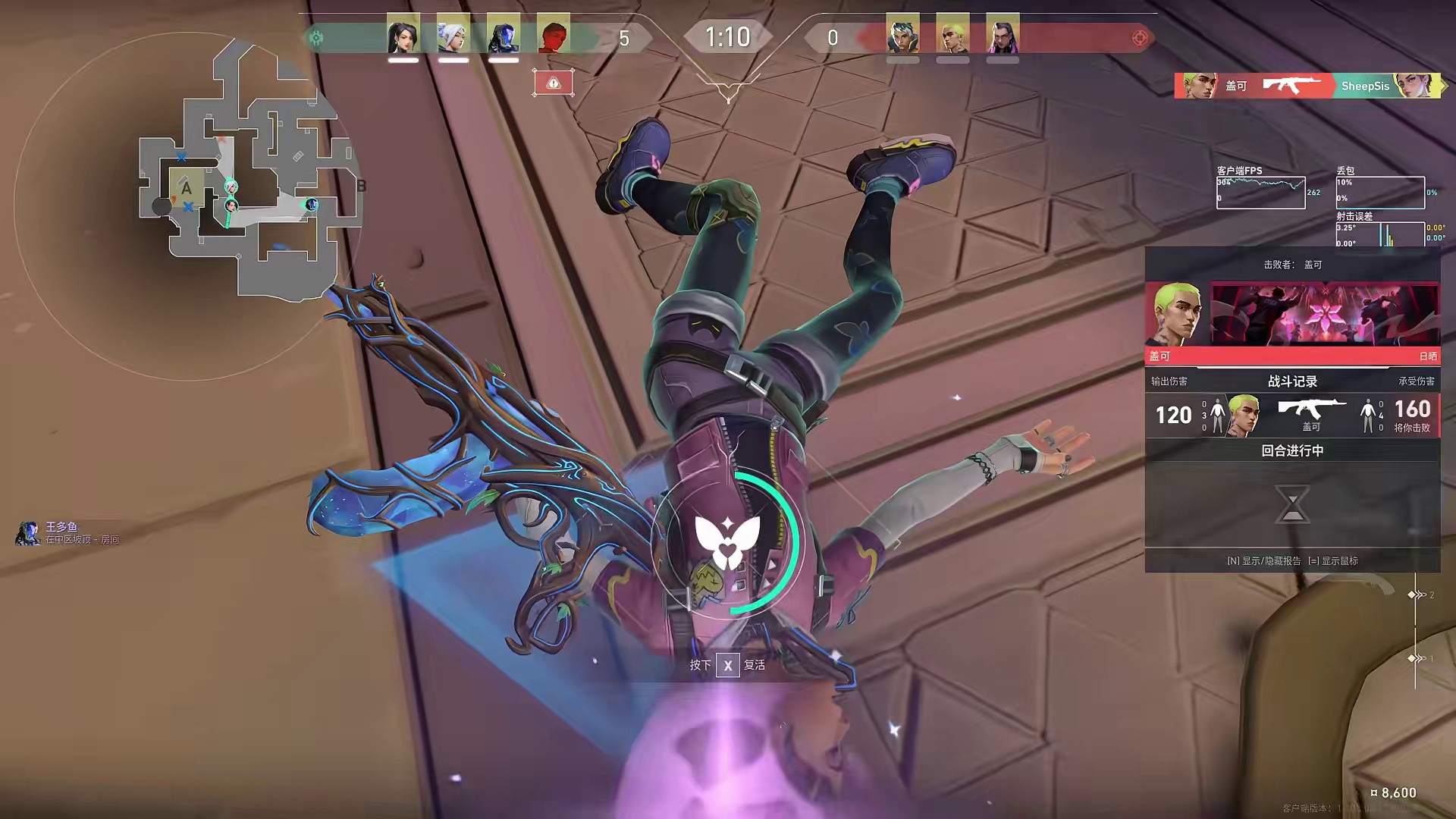Click the butterfly revive ability icon
The height and width of the screenshot is (819, 1456).
727,541
